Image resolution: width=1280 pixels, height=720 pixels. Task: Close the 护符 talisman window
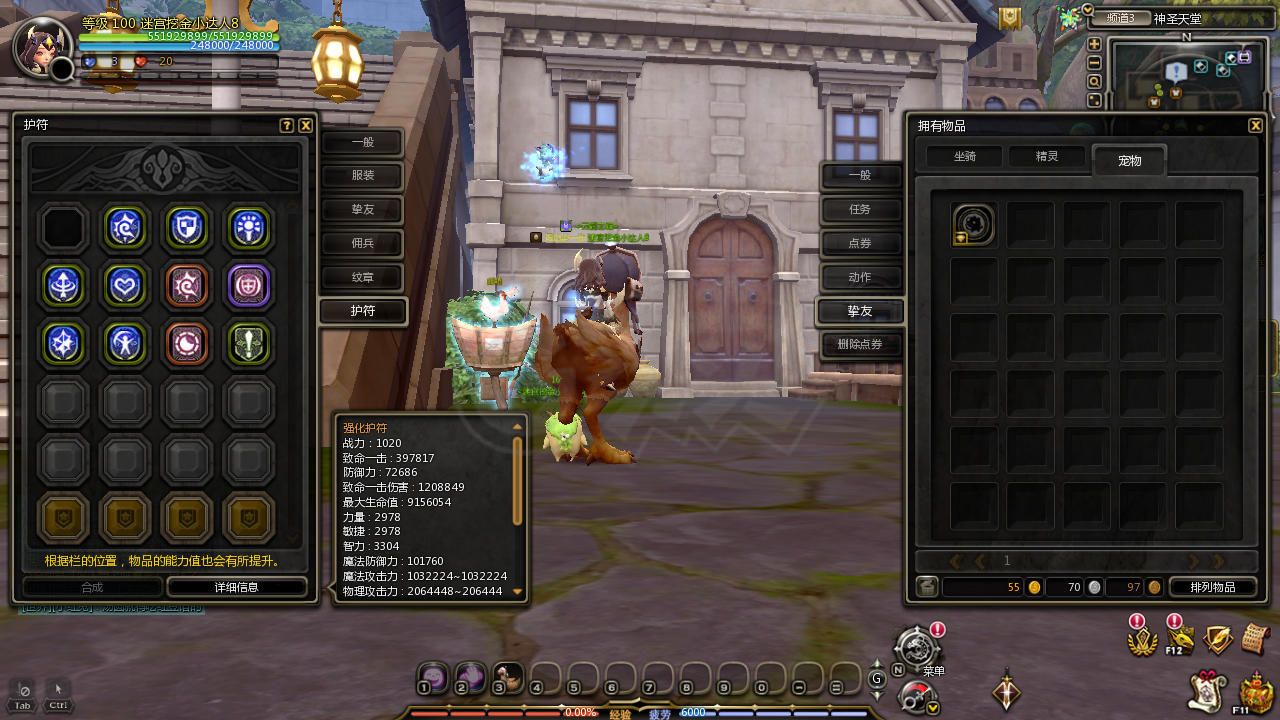(x=306, y=126)
